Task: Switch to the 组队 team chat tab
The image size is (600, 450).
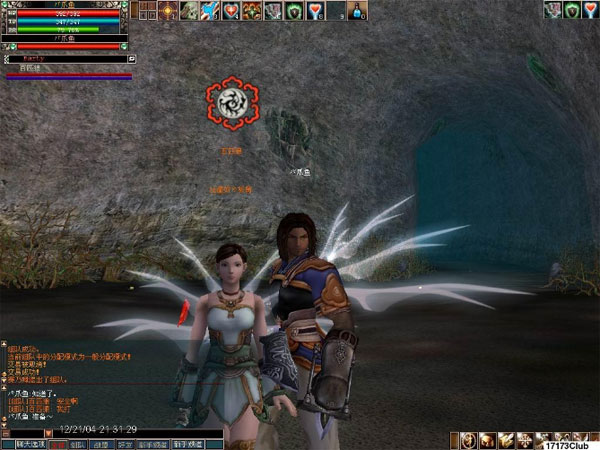Action: pos(79,443)
